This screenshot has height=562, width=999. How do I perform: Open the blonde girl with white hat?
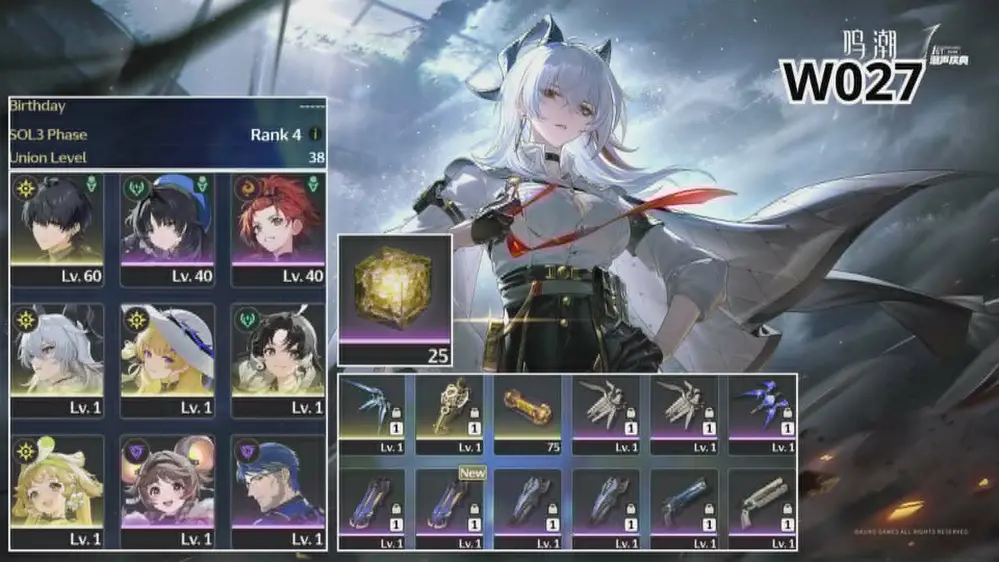(167, 353)
